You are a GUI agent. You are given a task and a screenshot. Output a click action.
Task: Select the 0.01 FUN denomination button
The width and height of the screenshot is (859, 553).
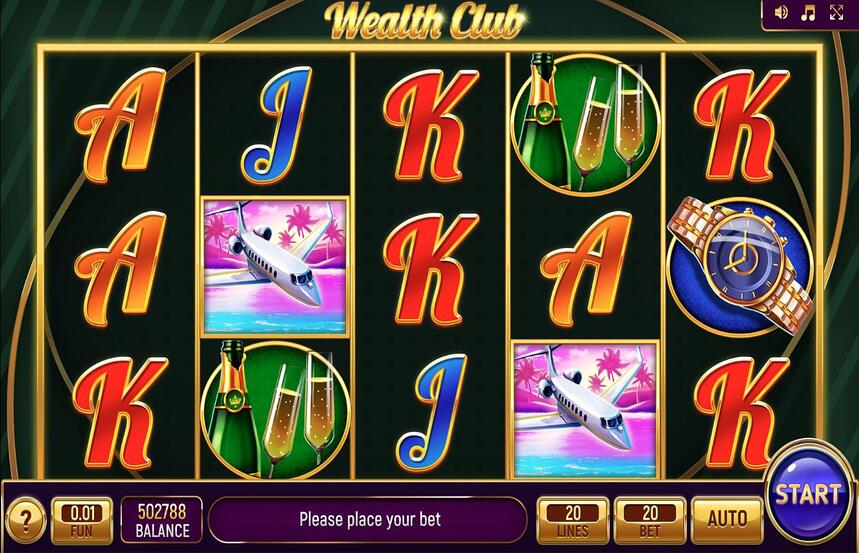[82, 520]
